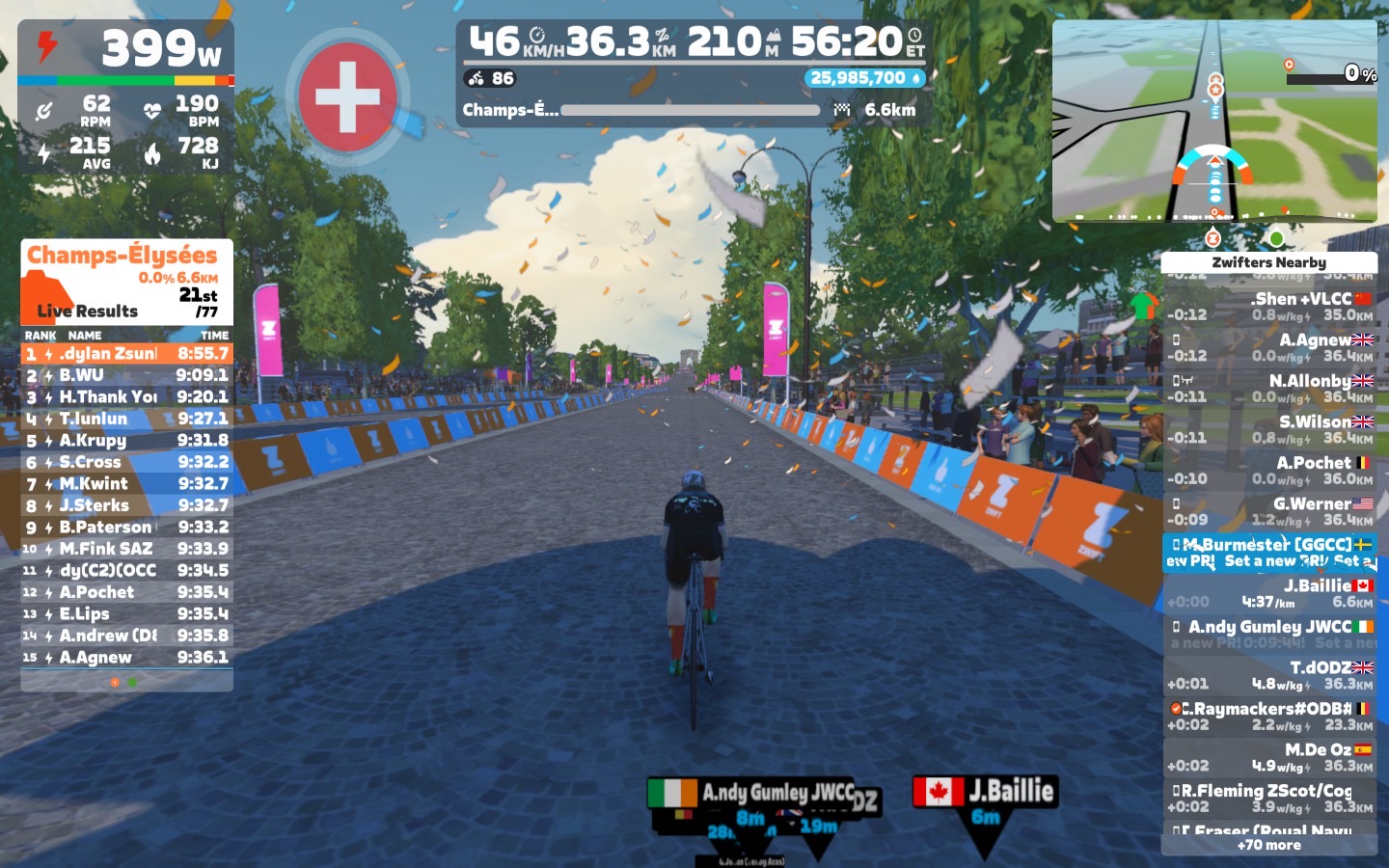
Task: Select .Shen +VLCC nearby rider entry
Action: coord(1268,306)
